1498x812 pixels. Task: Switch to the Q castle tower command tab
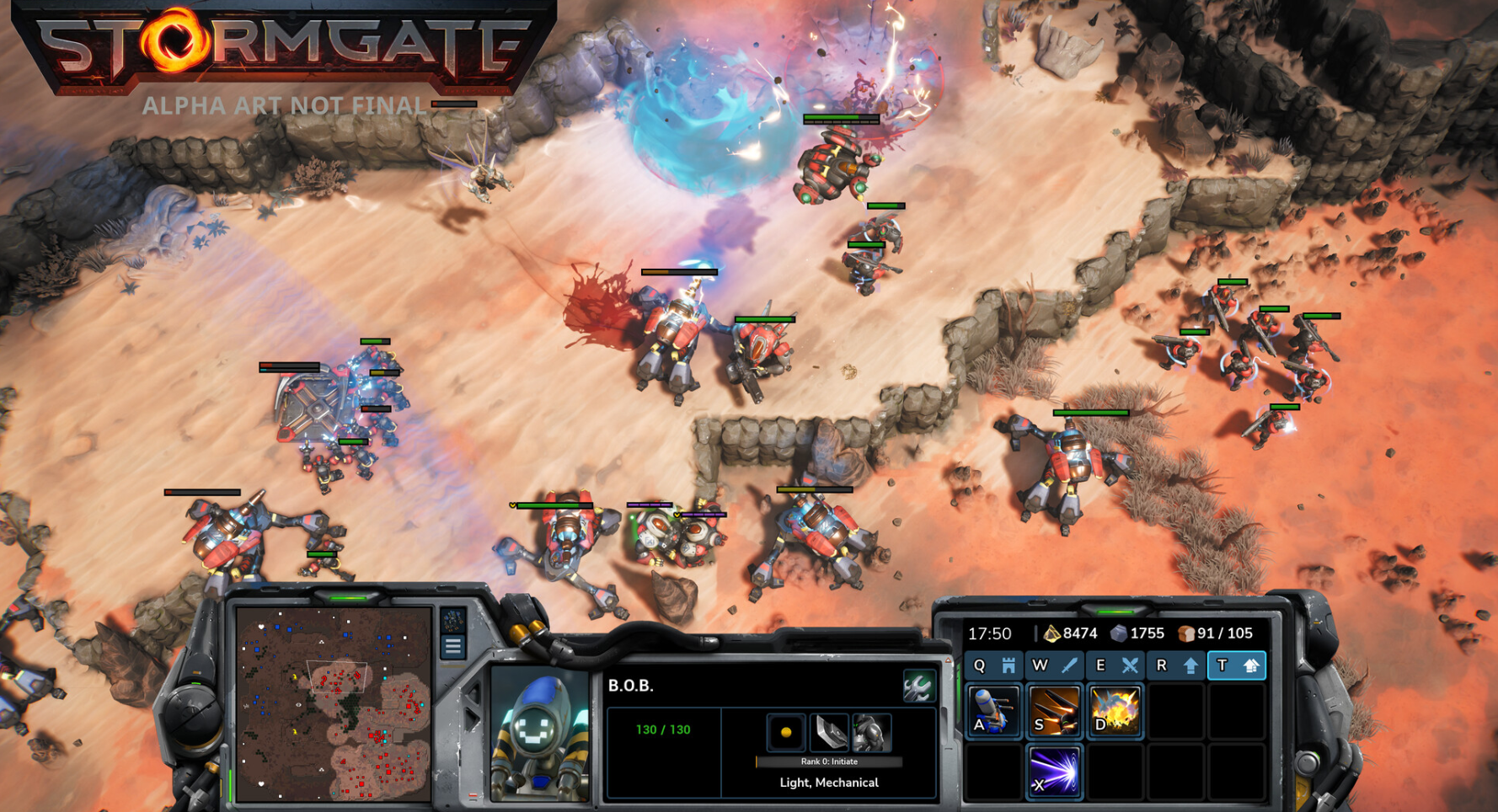(994, 665)
